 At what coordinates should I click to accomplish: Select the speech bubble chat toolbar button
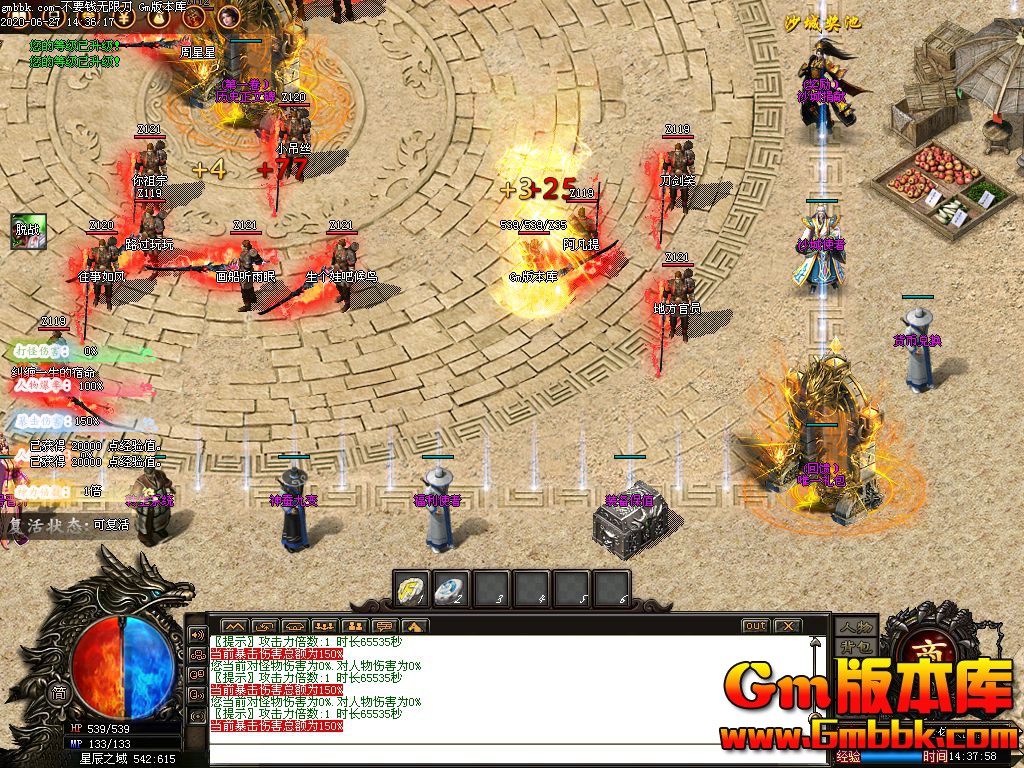(x=384, y=626)
